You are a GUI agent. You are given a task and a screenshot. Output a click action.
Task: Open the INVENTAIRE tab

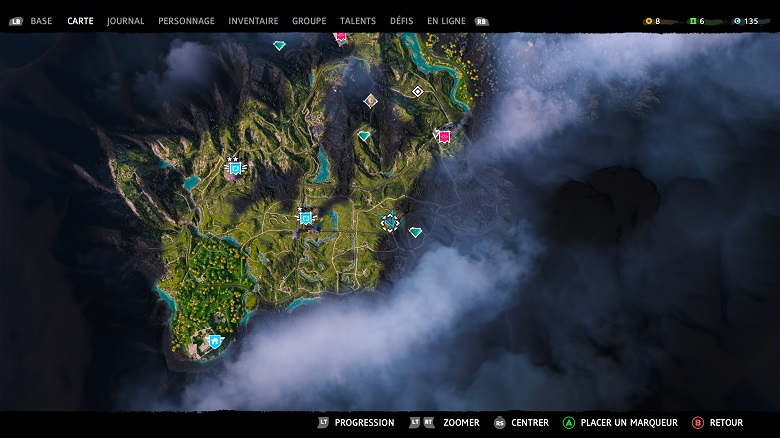[x=253, y=21]
